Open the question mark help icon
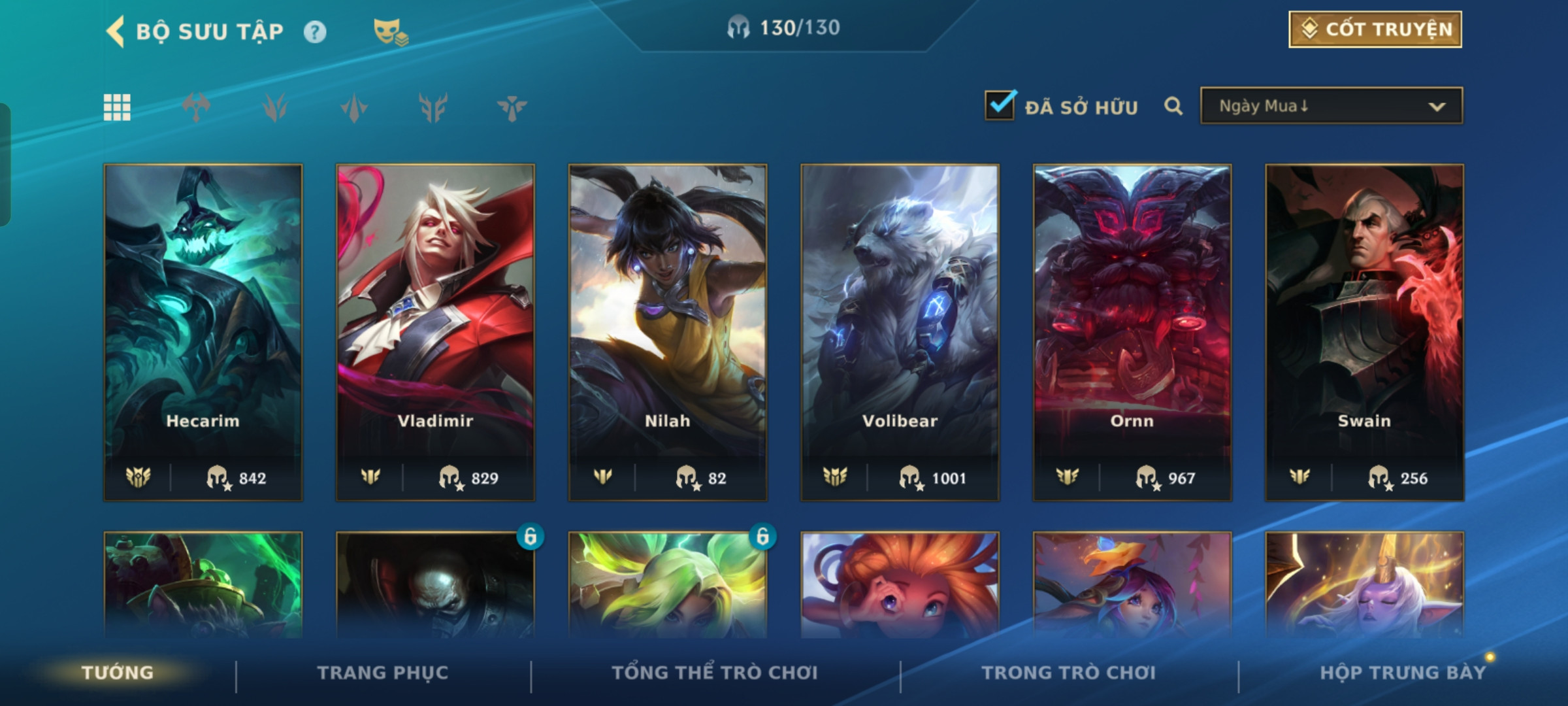Screen dimensions: 1568x706 (315, 32)
